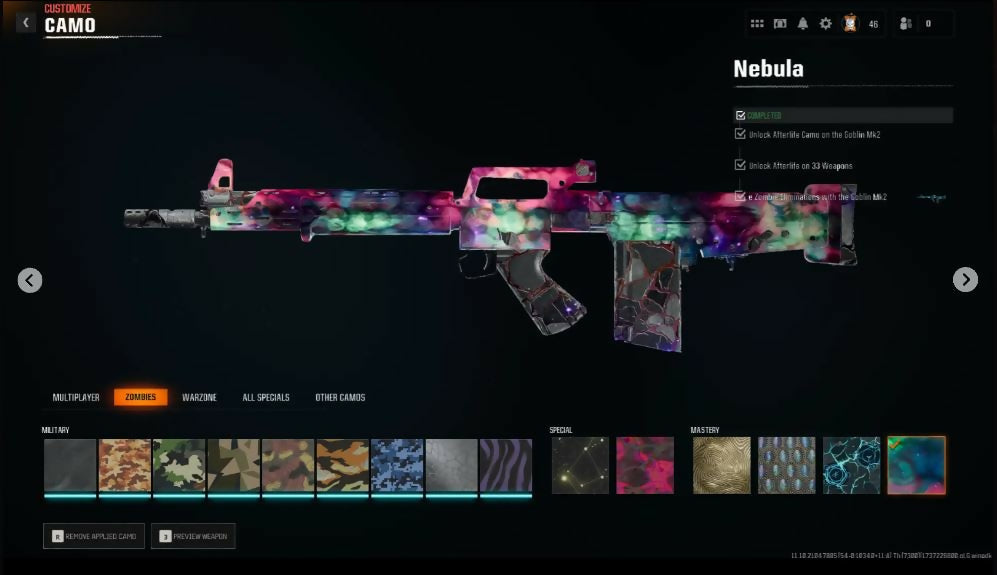
Task: Go back using the top-left arrow
Action: 27,22
